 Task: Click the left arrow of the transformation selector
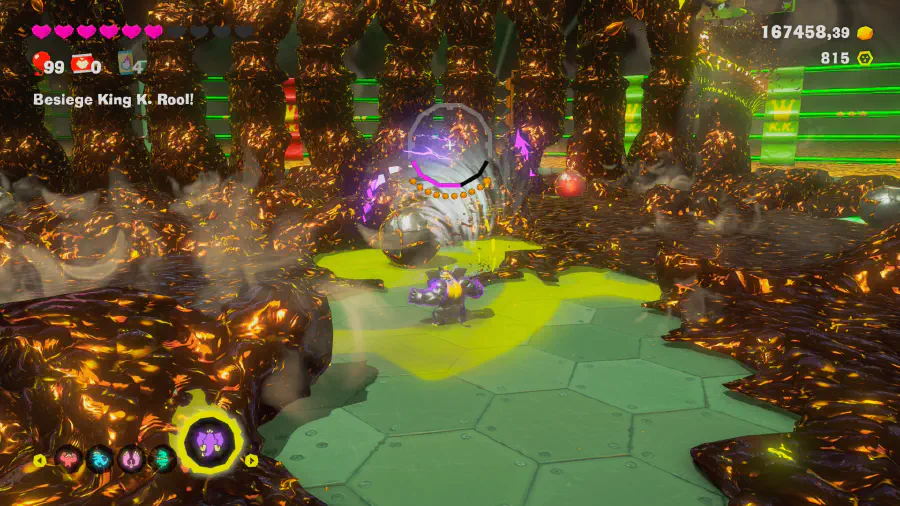(40, 461)
